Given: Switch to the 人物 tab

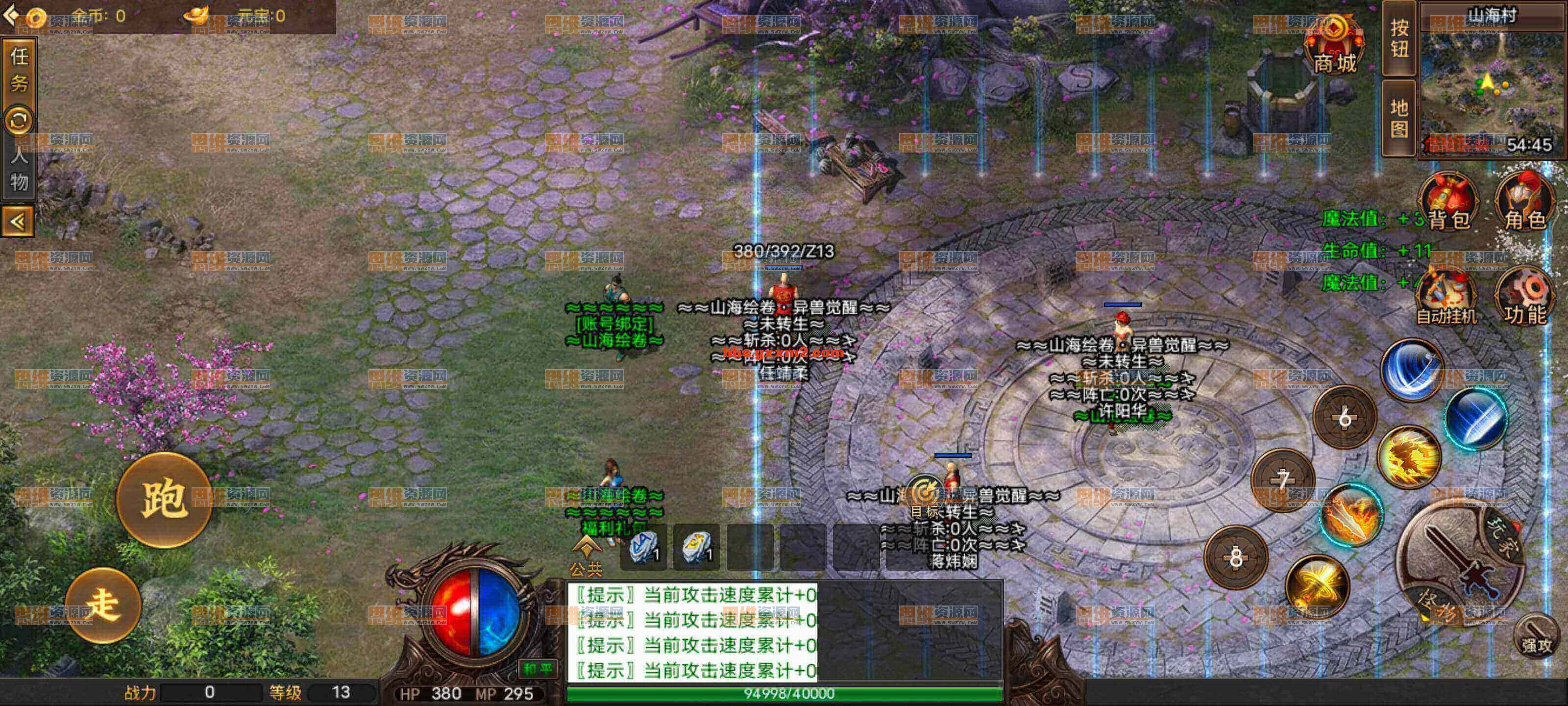Looking at the screenshot, I should (19, 169).
